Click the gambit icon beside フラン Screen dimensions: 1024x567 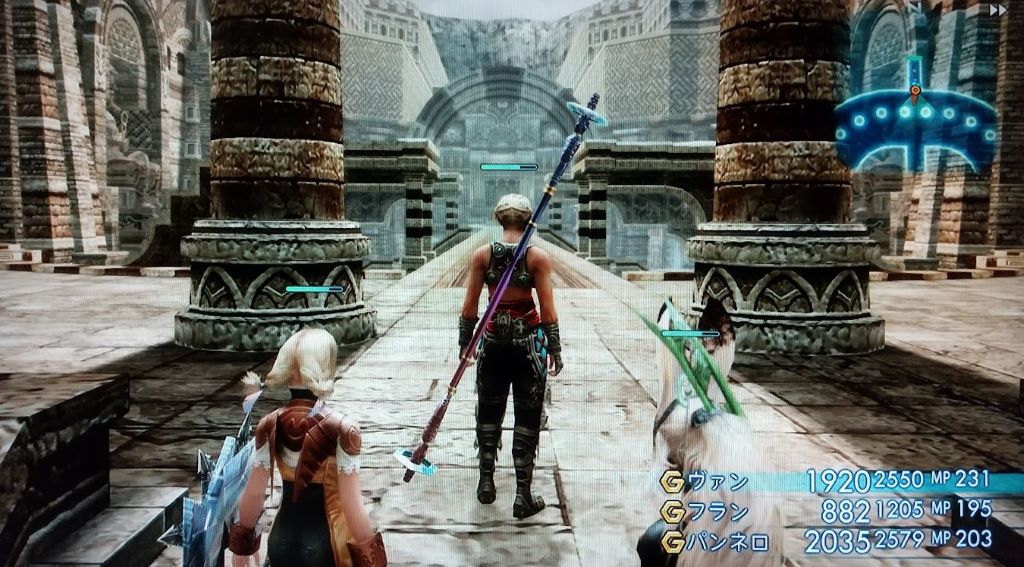coord(671,511)
